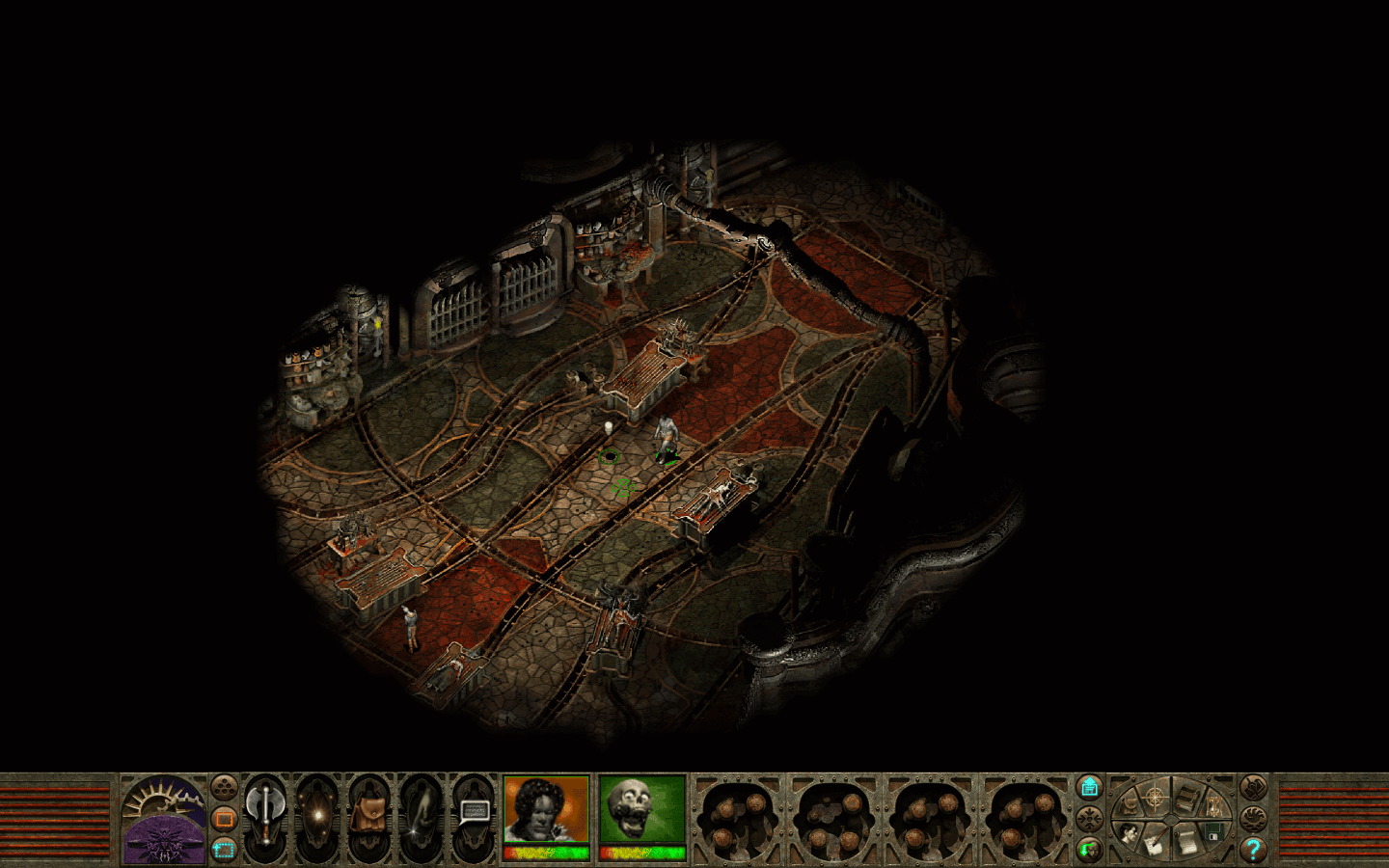Image resolution: width=1389 pixels, height=868 pixels.
Task: Toggle the cyan dotted selection box button
Action: (x=224, y=850)
